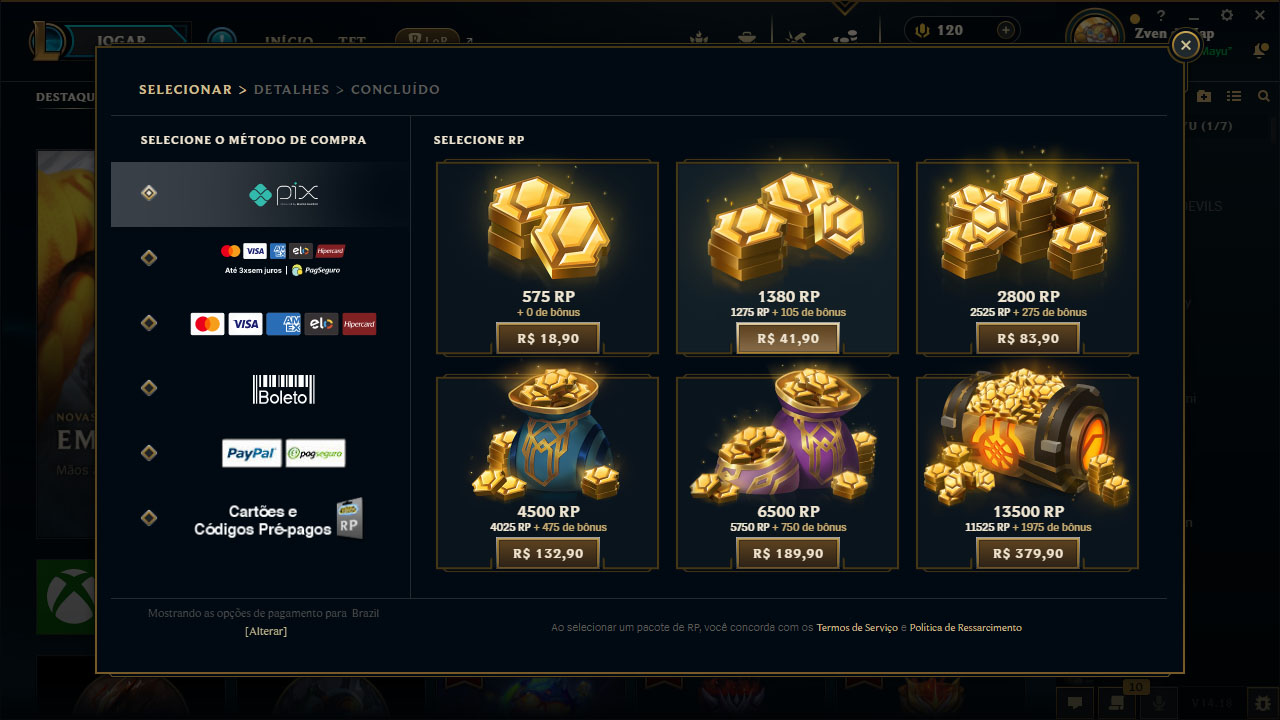Click the chat bubble icon at bottom right

point(1076,703)
